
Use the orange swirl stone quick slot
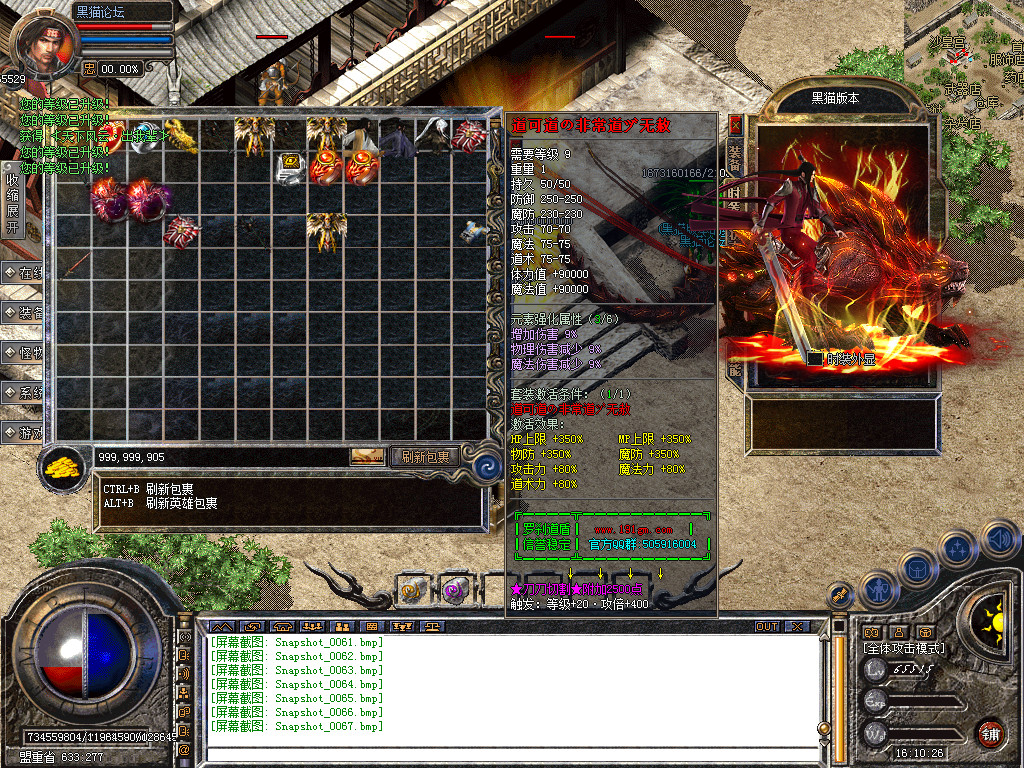(x=412, y=590)
